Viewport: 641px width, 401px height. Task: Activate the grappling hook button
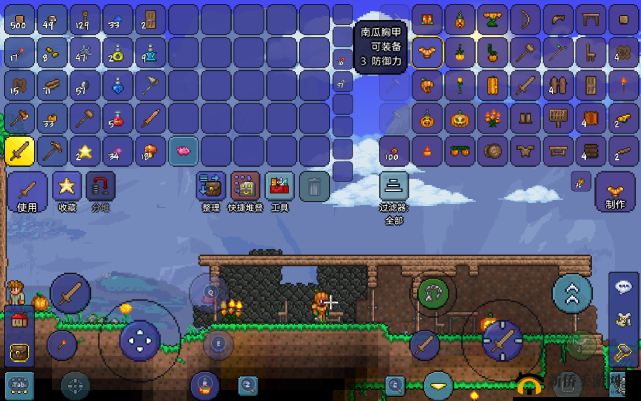435,292
